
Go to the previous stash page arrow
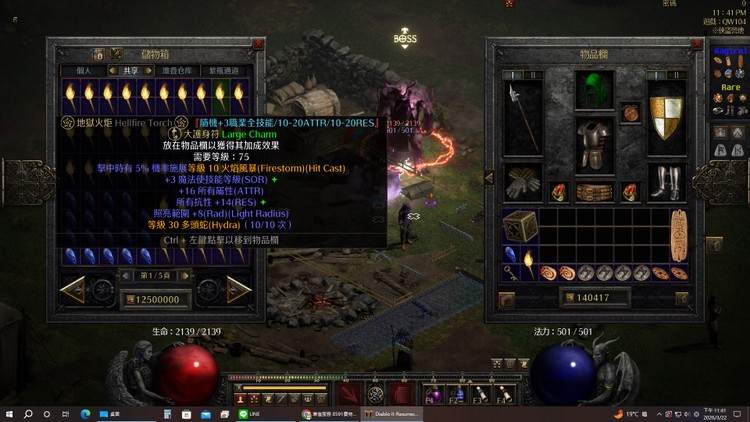click(x=79, y=290)
